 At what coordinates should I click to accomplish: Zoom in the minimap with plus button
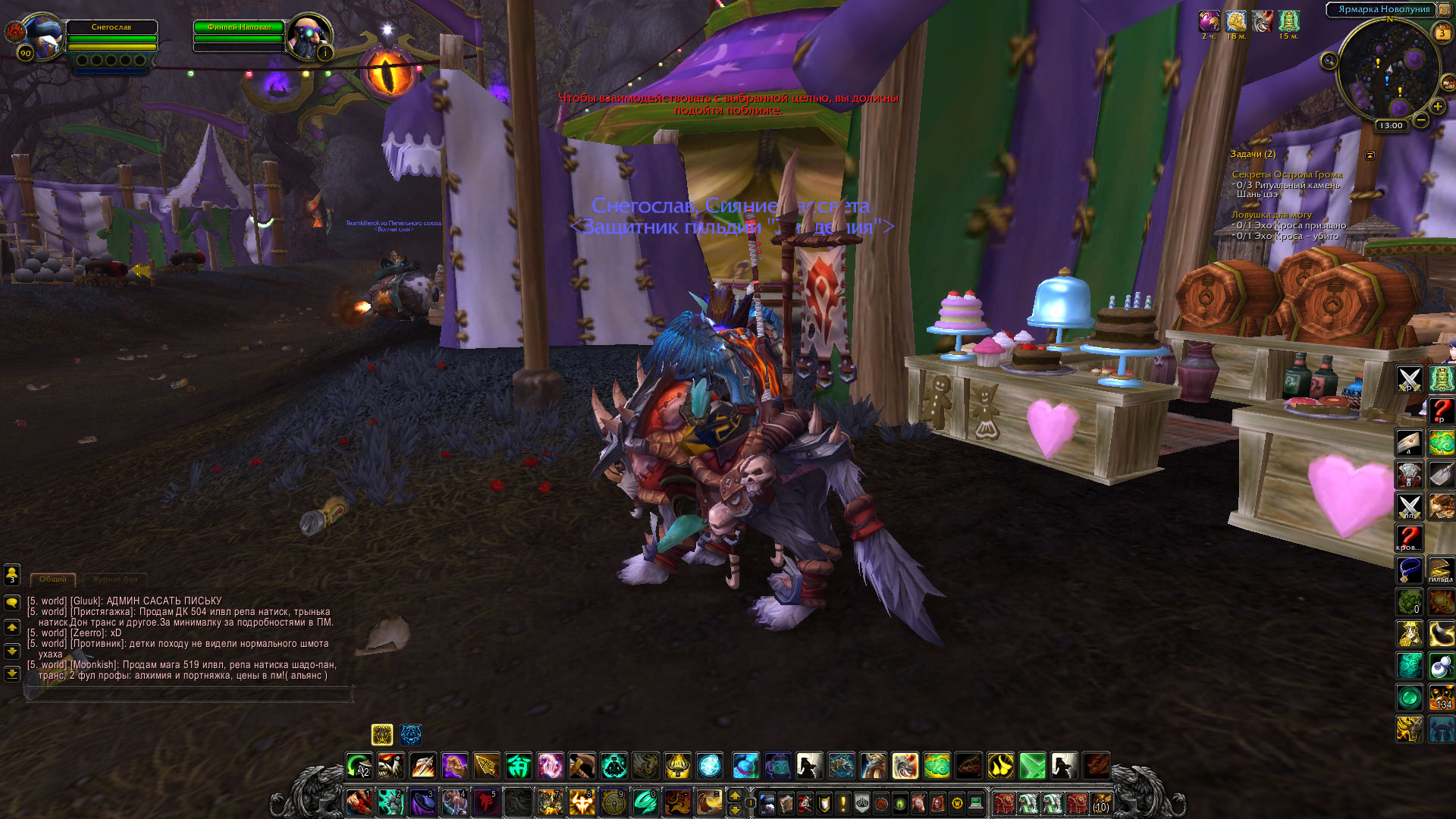click(x=1438, y=107)
